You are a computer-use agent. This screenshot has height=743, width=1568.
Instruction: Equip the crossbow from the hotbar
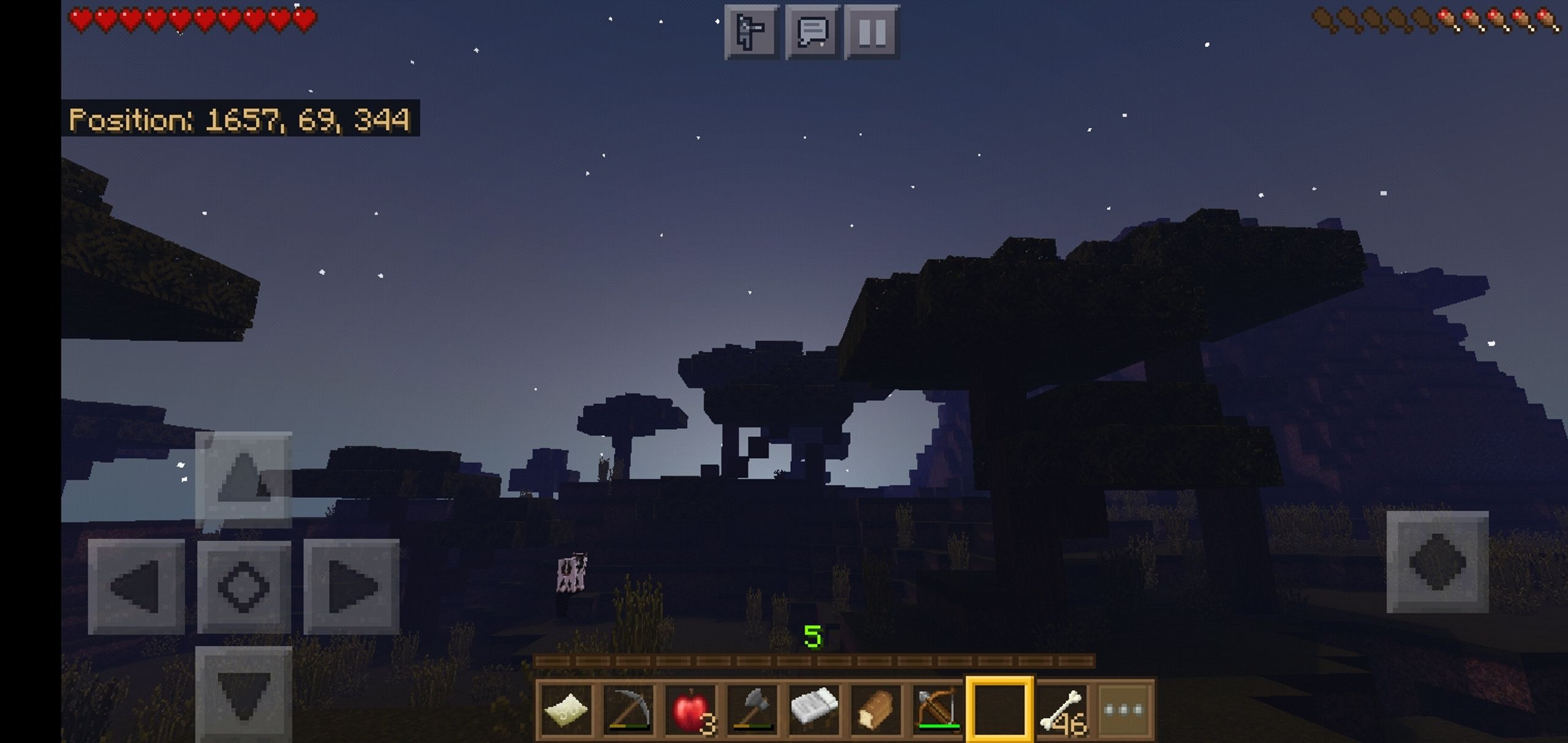click(938, 710)
